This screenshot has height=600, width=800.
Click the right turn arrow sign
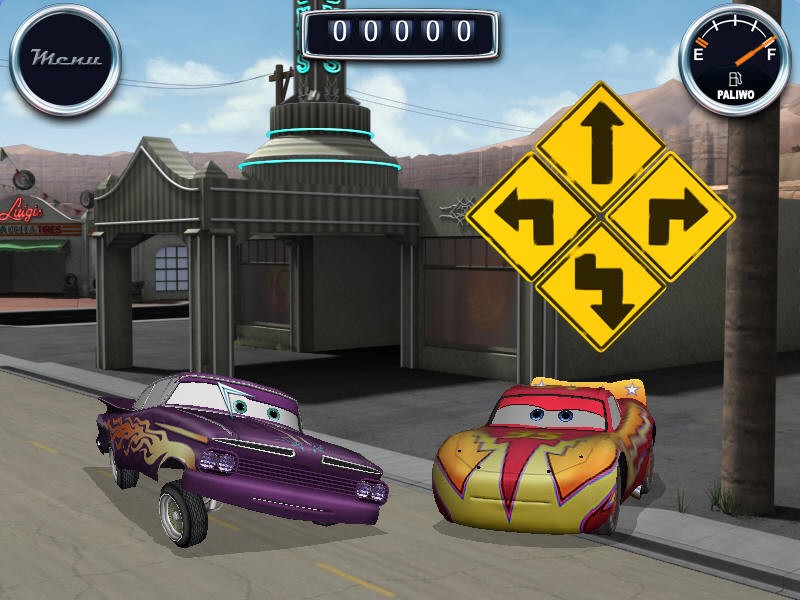pyautogui.click(x=670, y=216)
